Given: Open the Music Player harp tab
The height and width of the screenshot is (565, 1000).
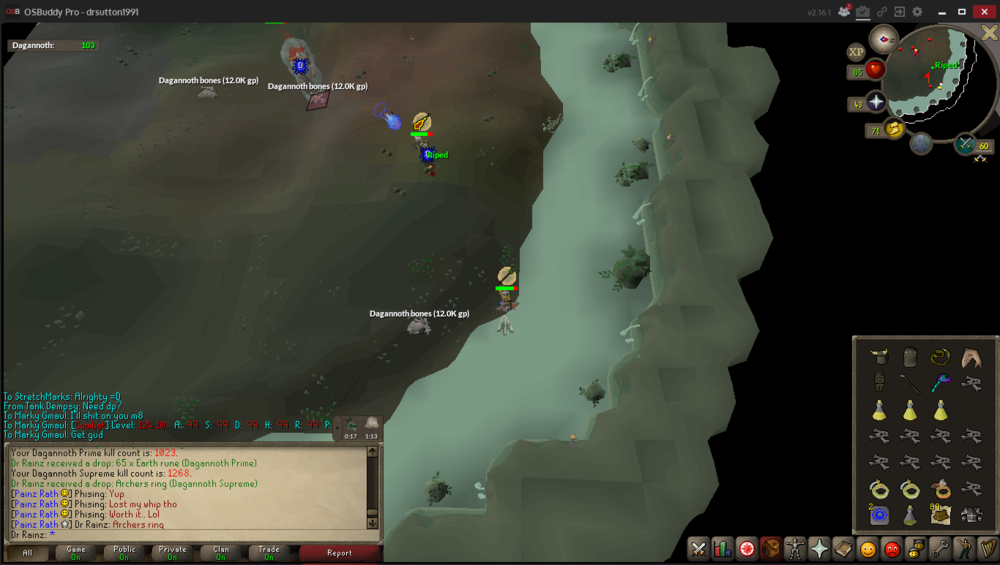Looking at the screenshot, I should coord(988,548).
